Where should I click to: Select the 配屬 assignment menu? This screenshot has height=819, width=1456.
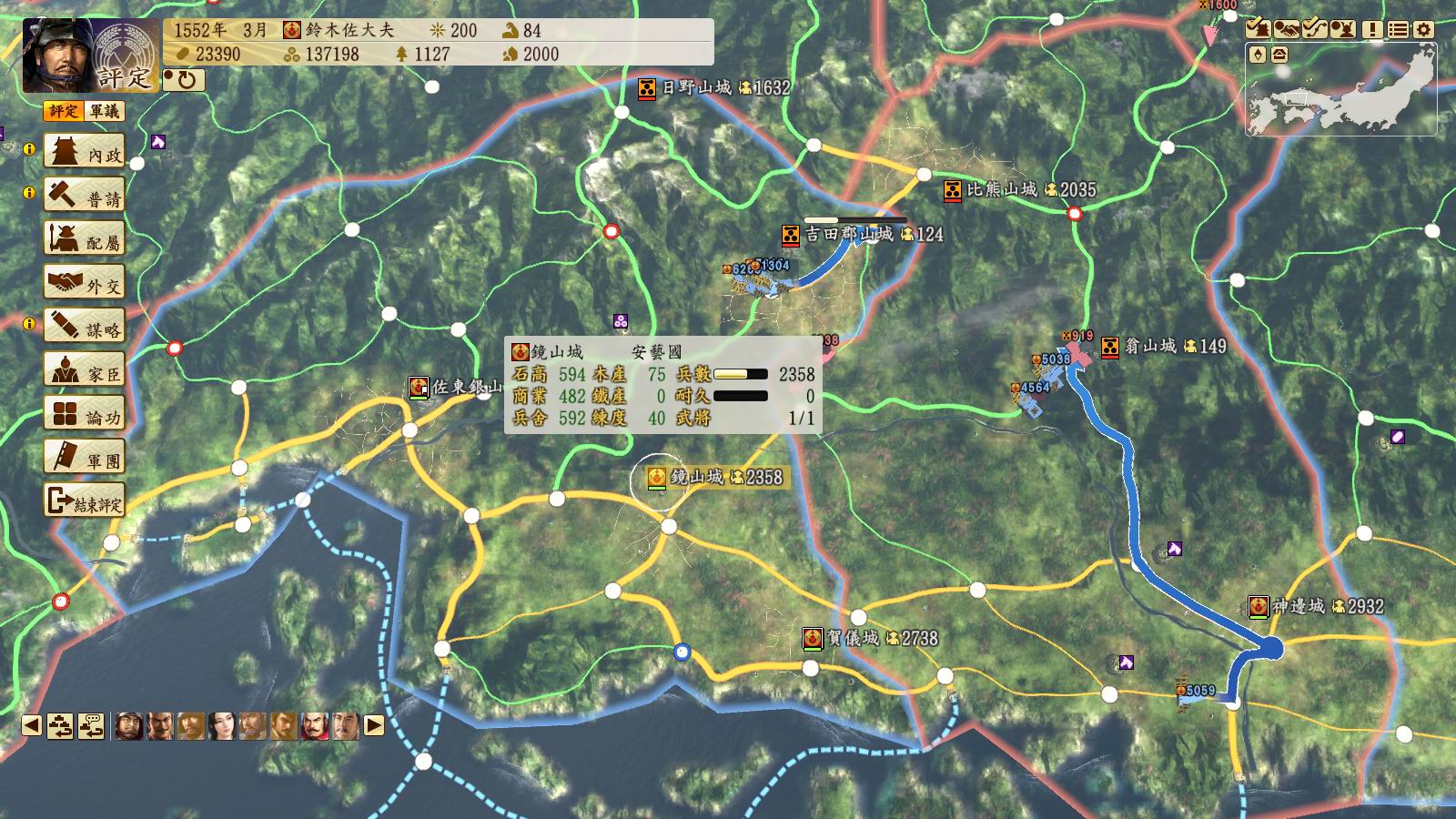(x=85, y=239)
